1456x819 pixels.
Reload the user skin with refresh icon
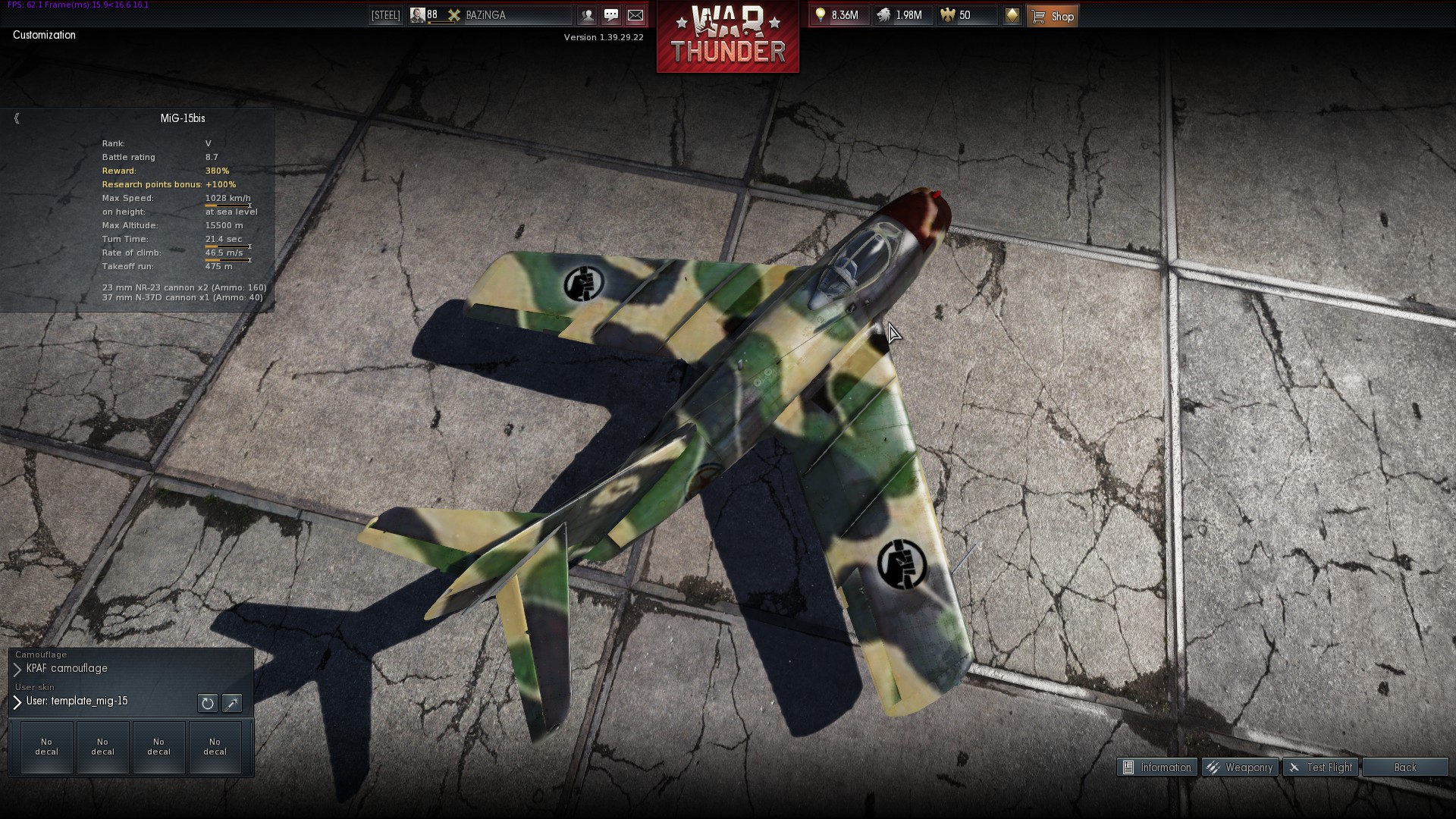207,703
